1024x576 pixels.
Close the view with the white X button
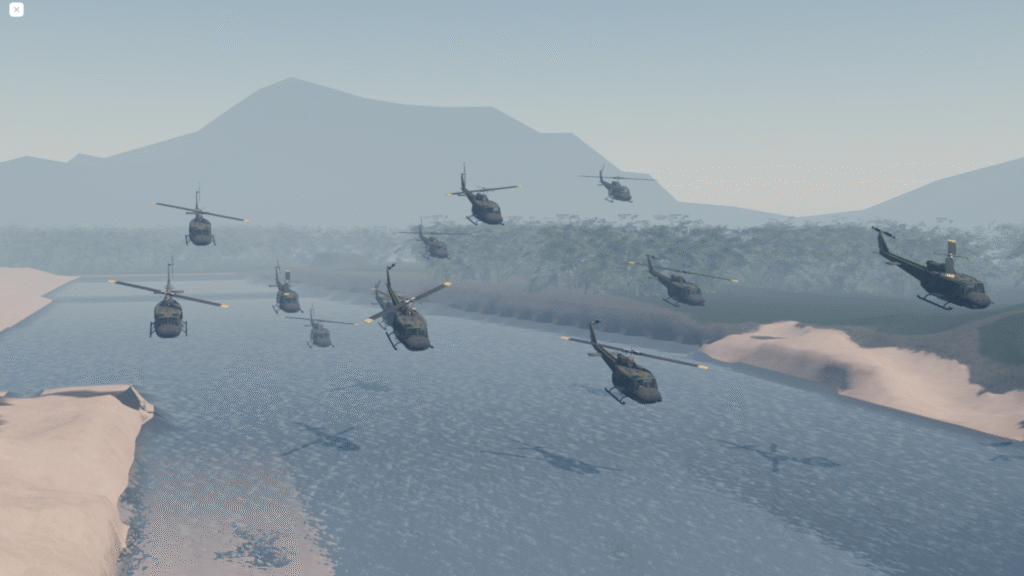click(16, 10)
